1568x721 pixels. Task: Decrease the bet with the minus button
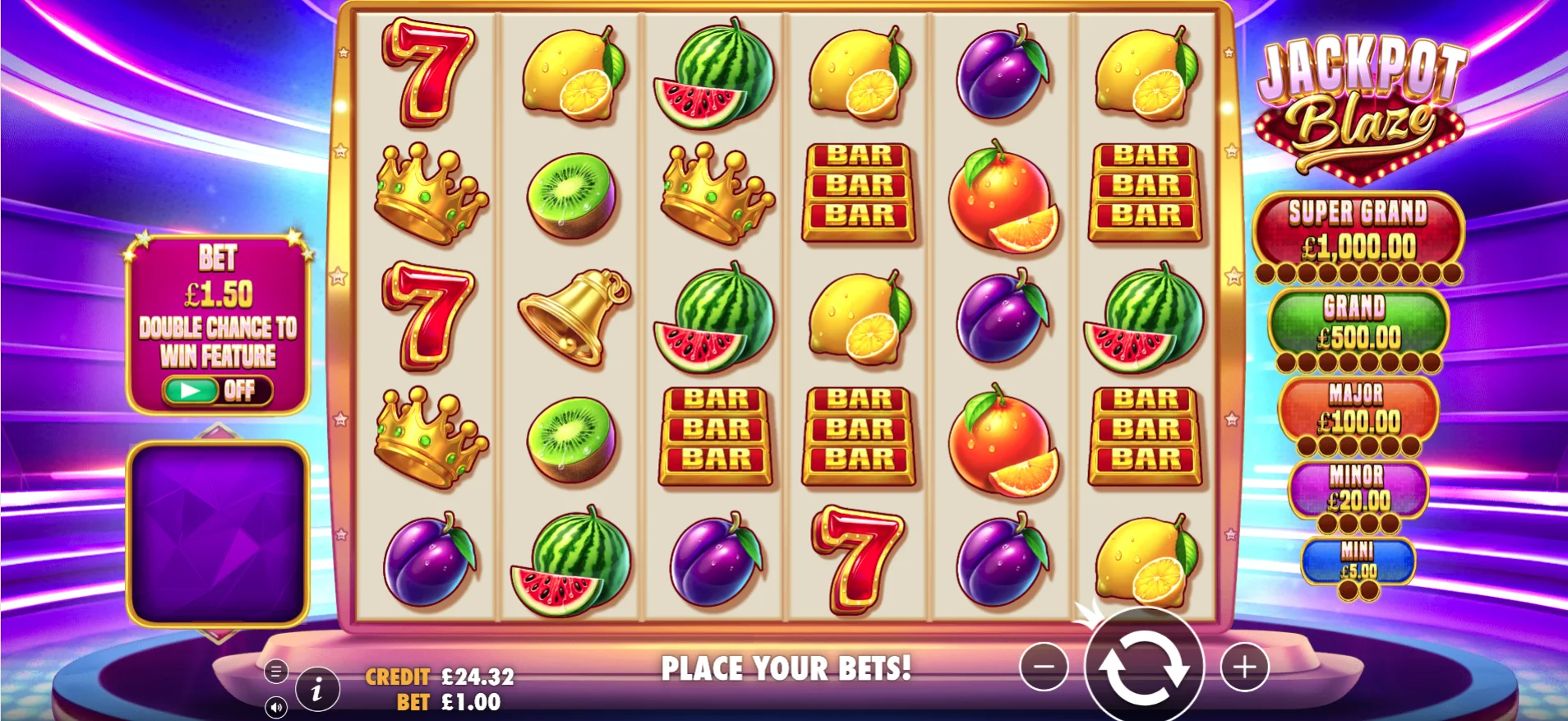click(1044, 668)
